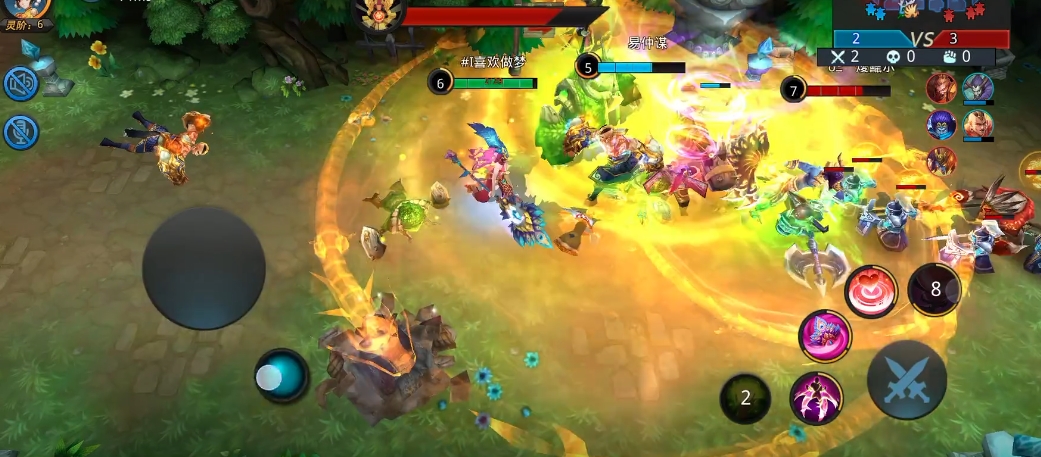1041x457 pixels.
Task: Activate the red heart healing skill
Action: [x=870, y=292]
